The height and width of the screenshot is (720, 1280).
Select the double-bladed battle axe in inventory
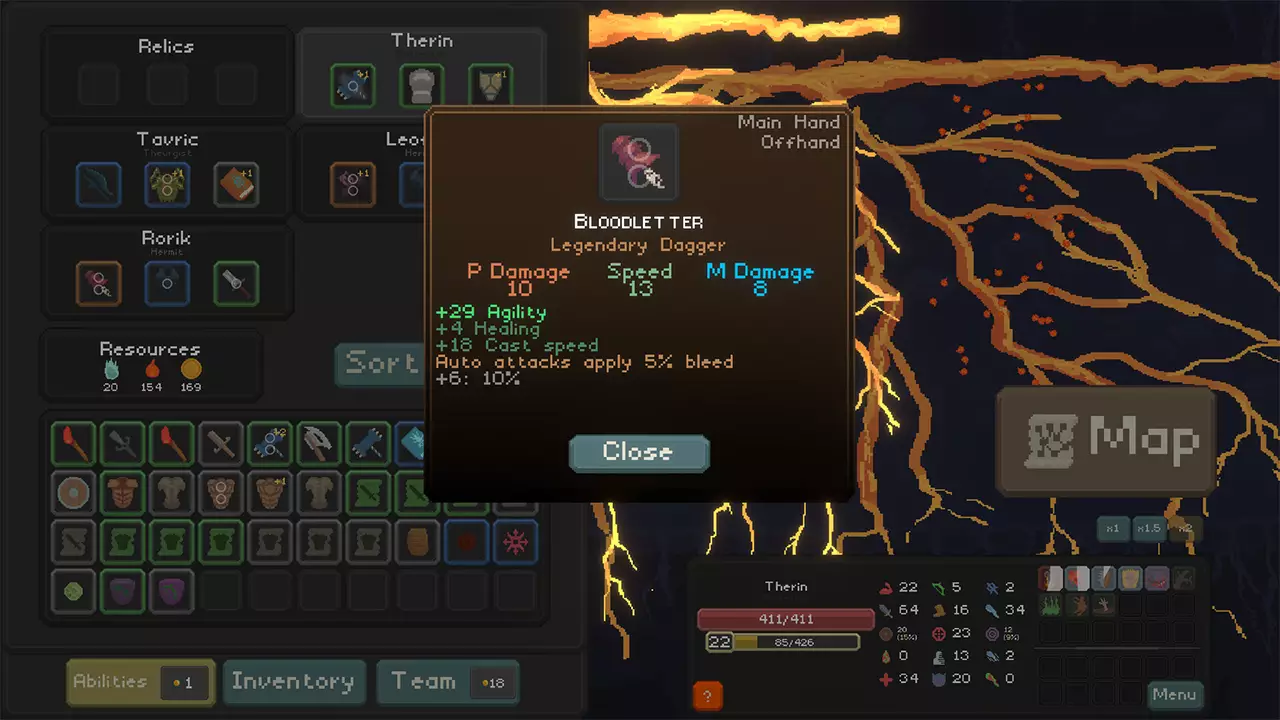pyautogui.click(x=318, y=443)
